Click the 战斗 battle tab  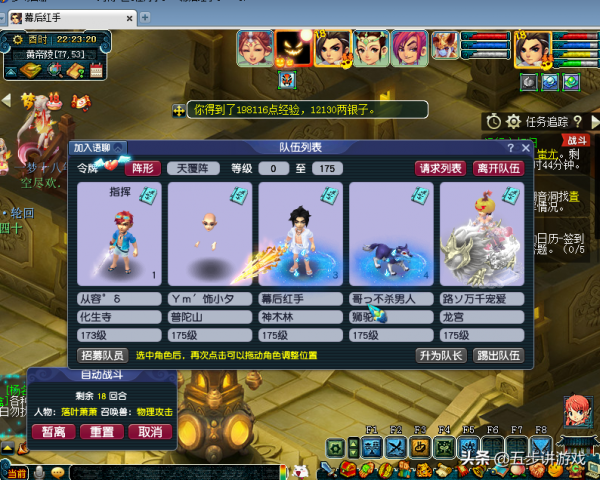576,141
